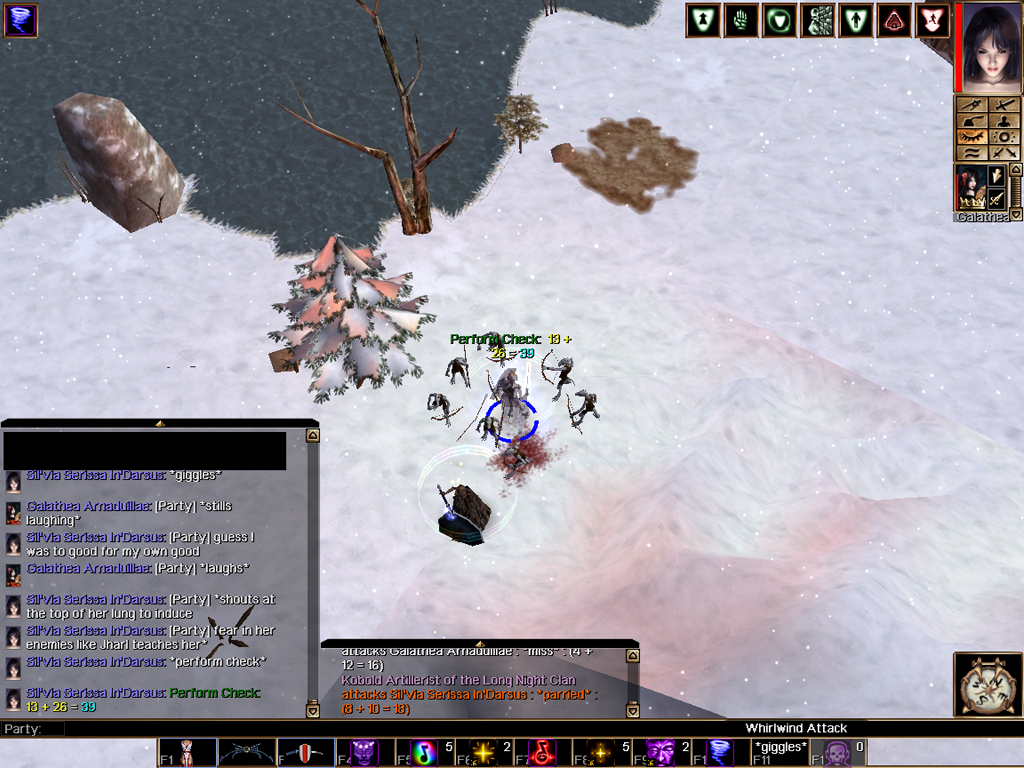The image size is (1024, 768).
Task: Select Galathea's party member portrait
Action: [970, 188]
